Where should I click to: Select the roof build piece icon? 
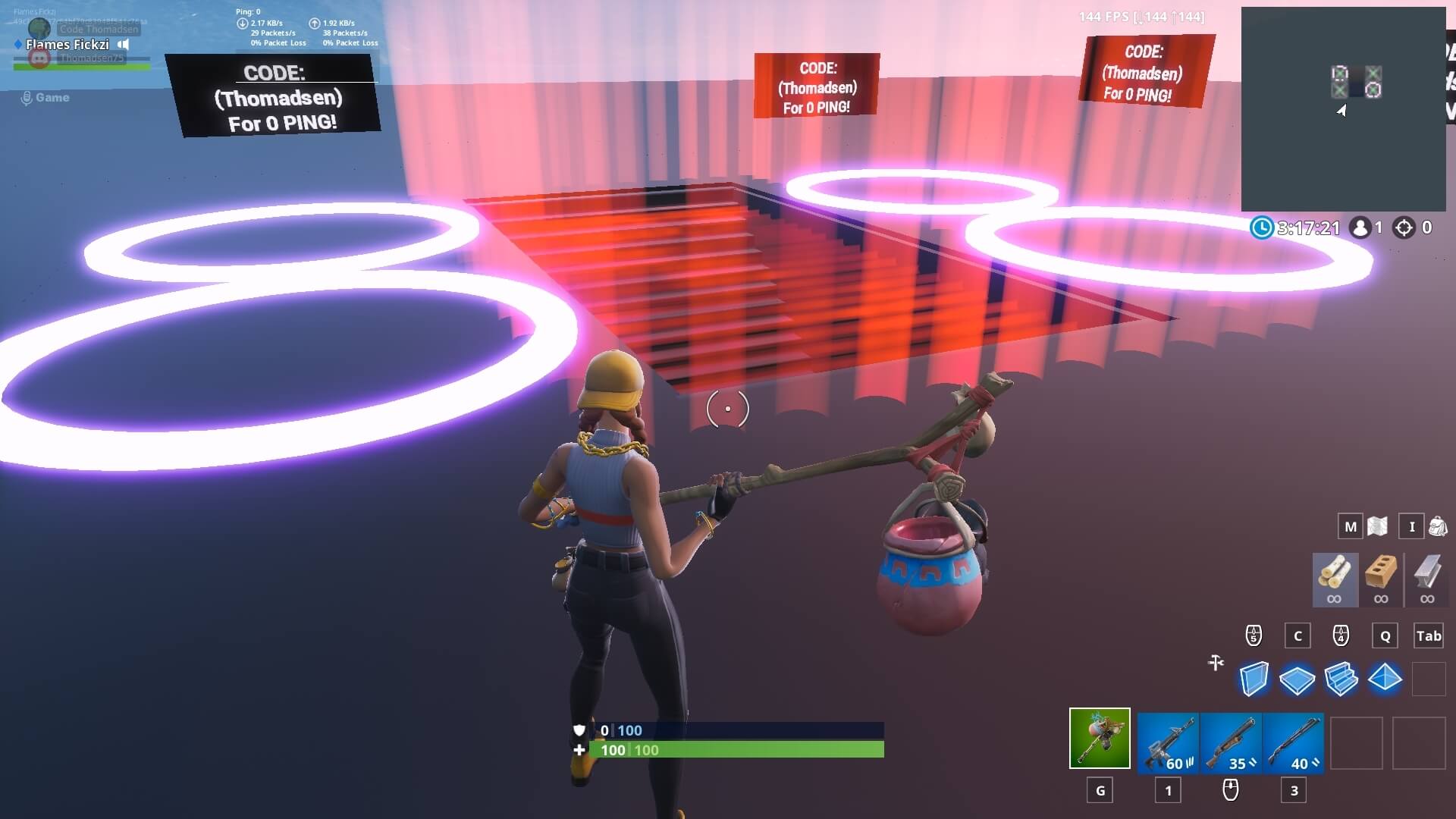pos(1385,679)
